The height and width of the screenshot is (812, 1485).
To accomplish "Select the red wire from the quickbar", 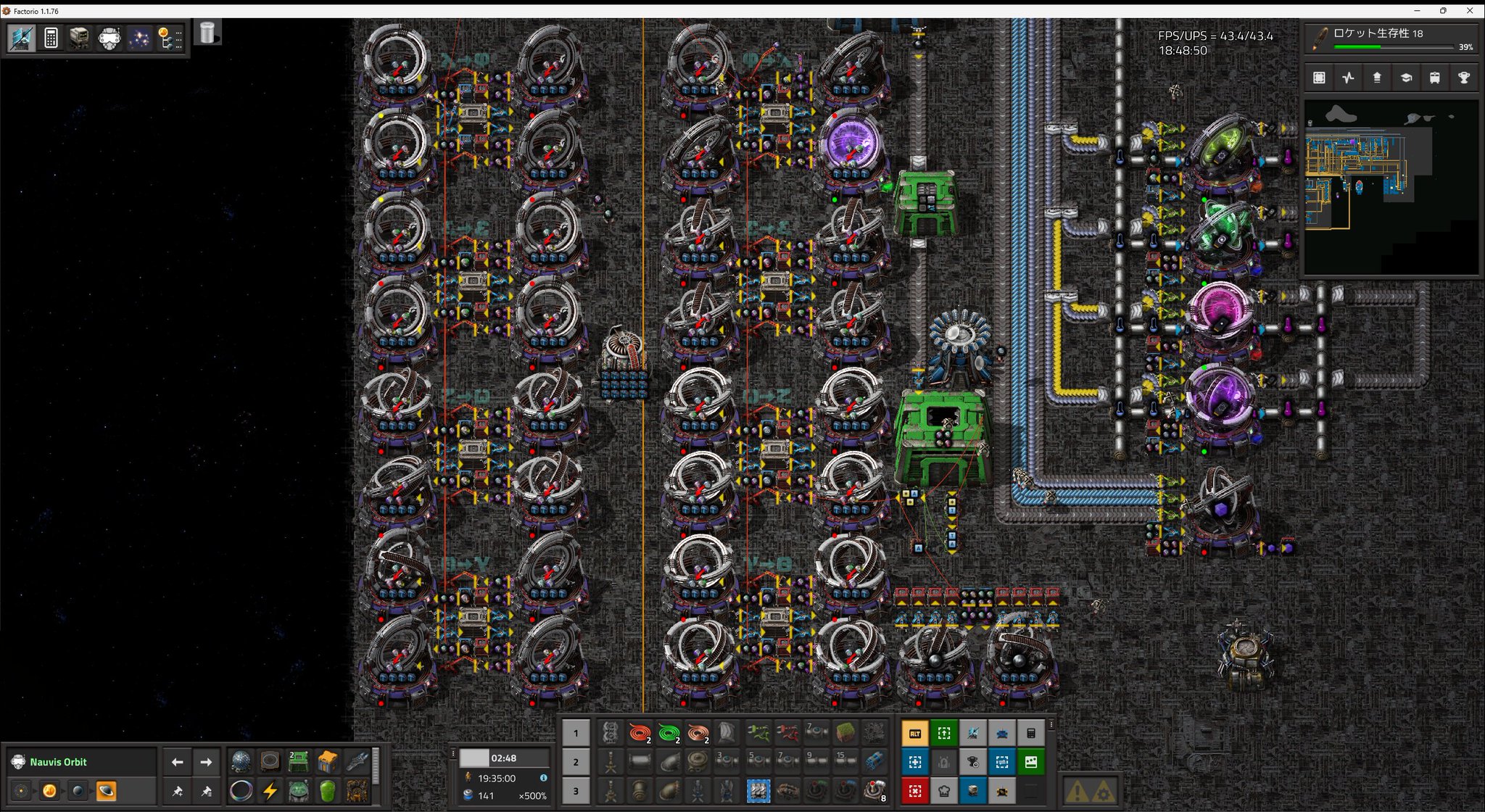I will click(x=639, y=733).
